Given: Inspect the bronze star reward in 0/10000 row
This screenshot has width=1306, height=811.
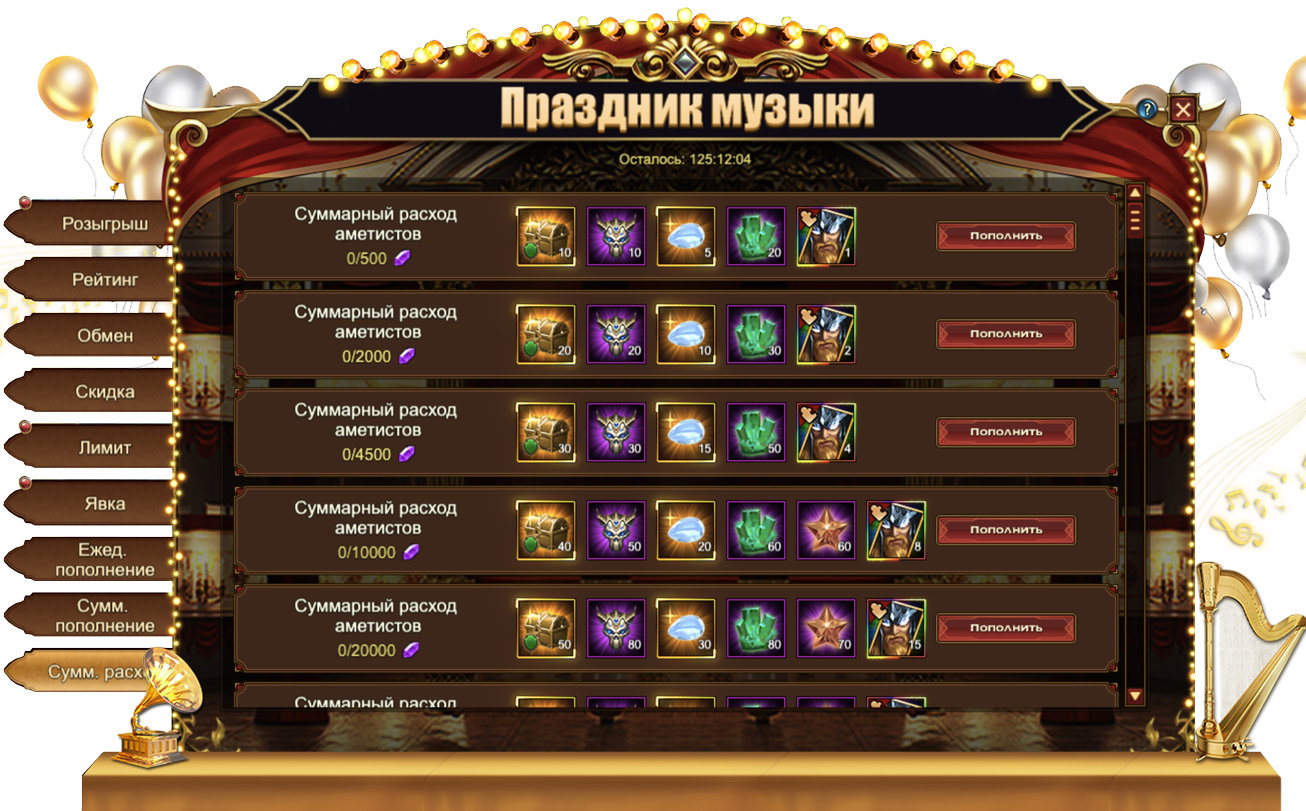Looking at the screenshot, I should (x=826, y=530).
